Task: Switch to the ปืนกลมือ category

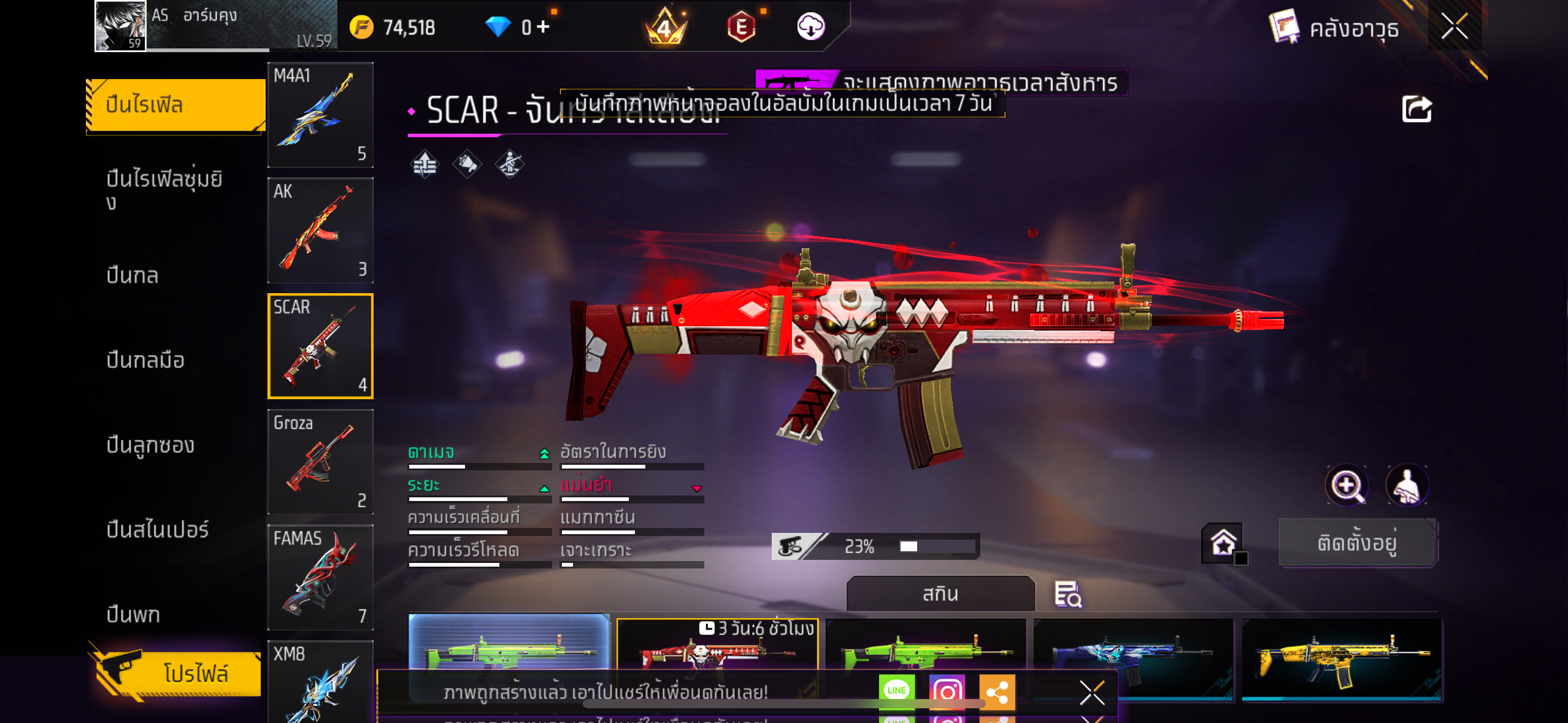Action: [x=145, y=360]
